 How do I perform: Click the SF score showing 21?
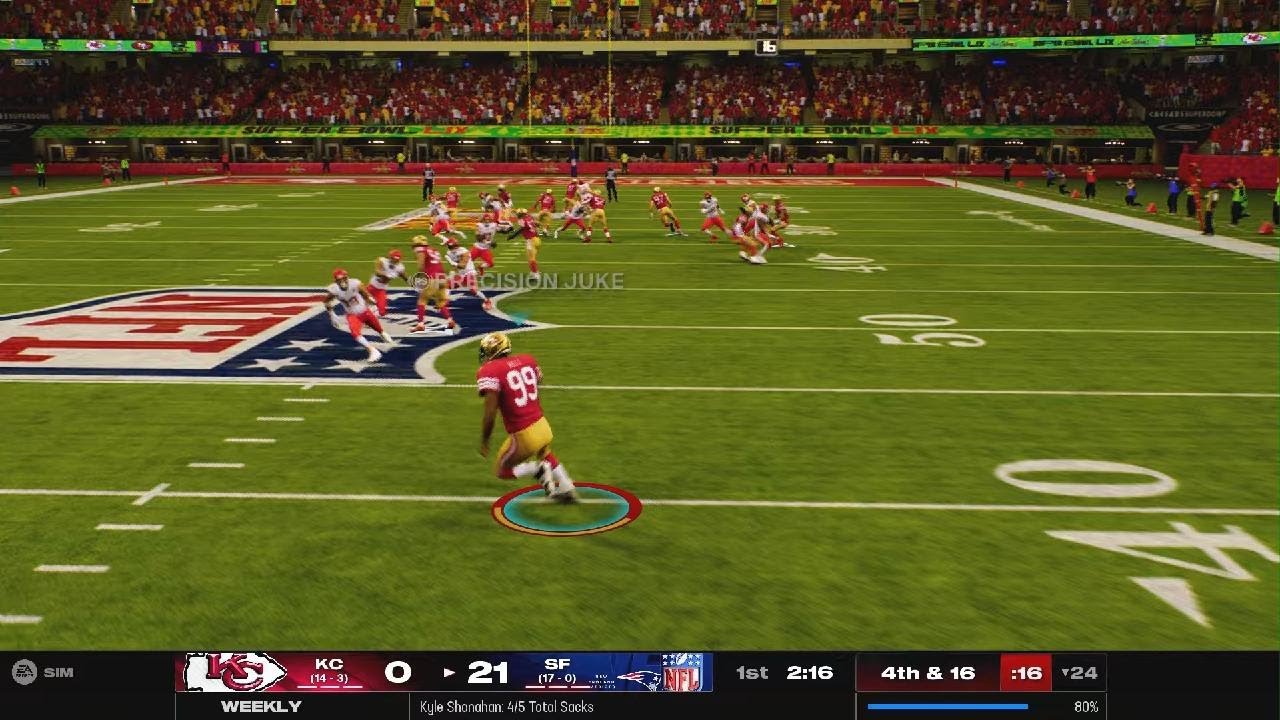click(487, 670)
